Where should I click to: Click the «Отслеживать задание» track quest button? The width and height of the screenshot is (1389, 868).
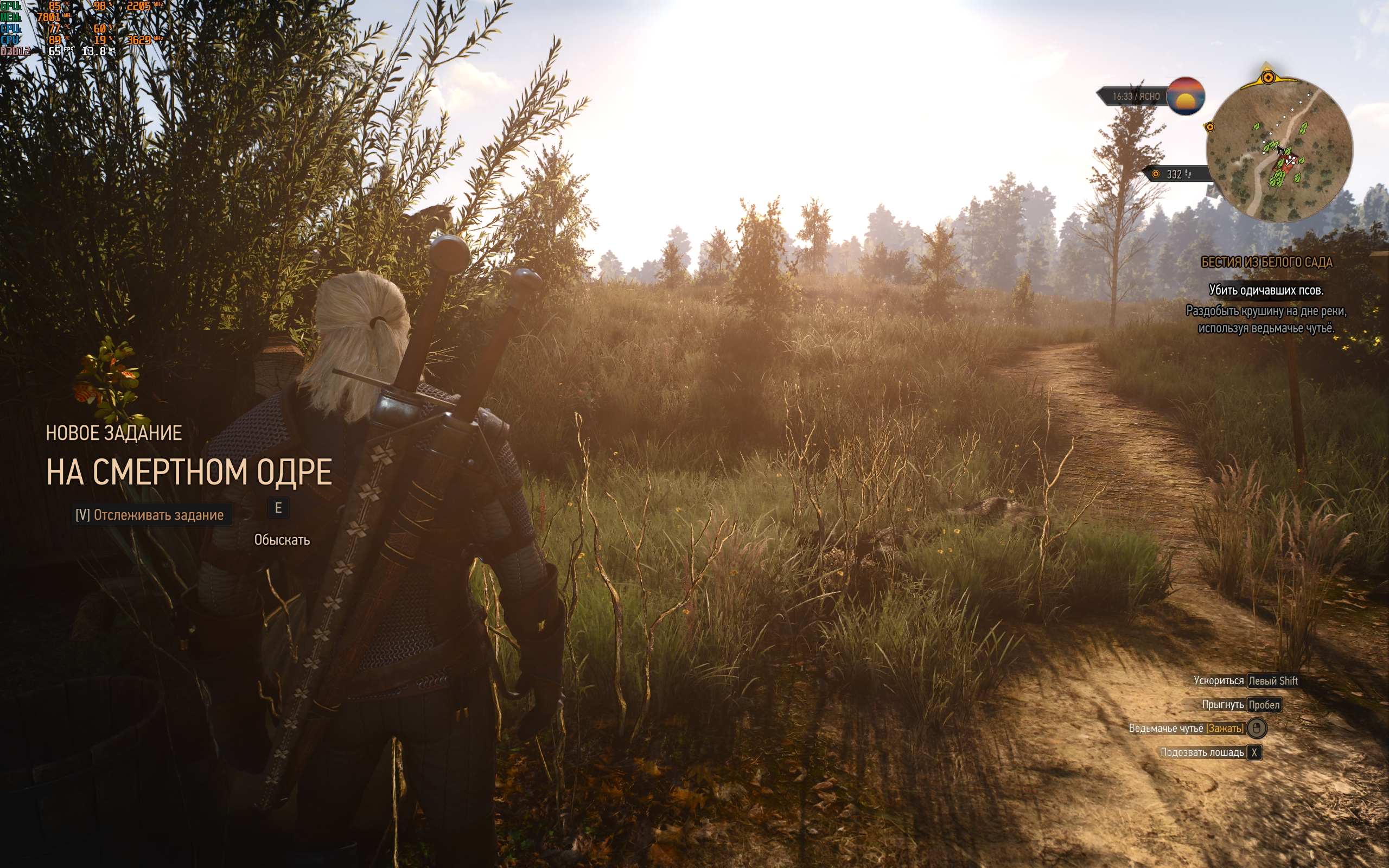click(150, 515)
